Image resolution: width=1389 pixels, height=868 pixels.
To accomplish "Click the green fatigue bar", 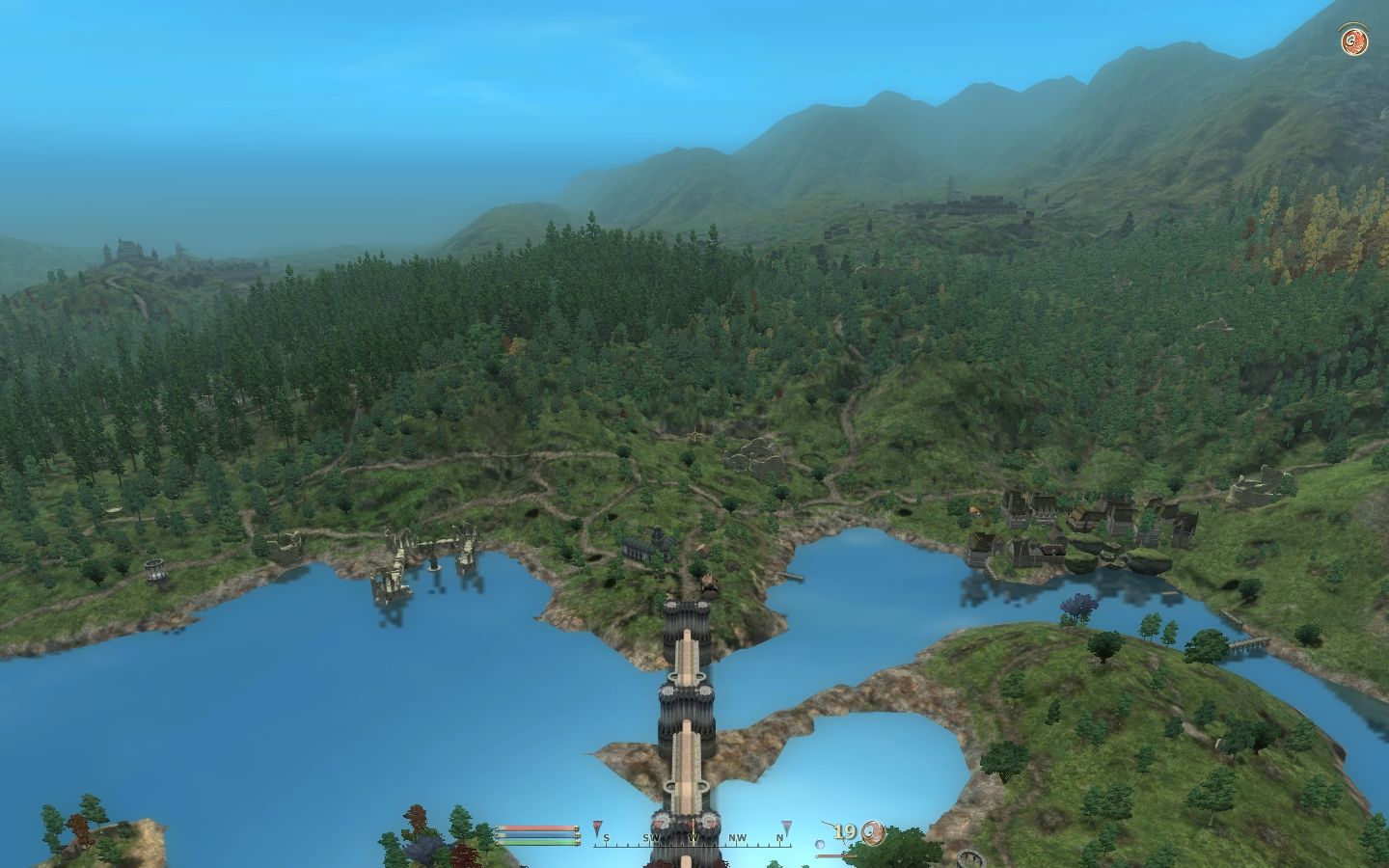I will (x=534, y=842).
